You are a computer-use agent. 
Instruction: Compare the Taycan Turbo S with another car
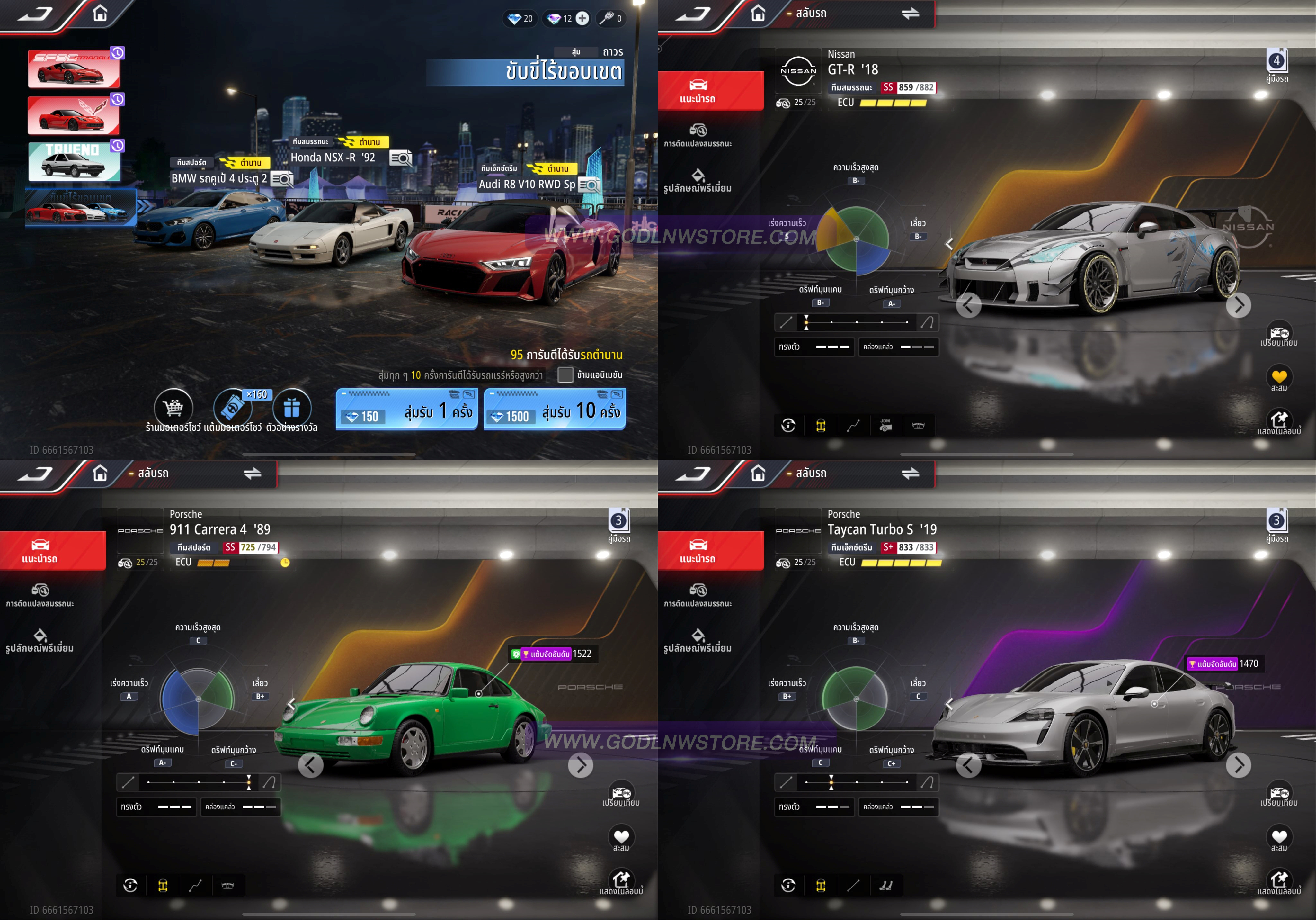[1279, 793]
